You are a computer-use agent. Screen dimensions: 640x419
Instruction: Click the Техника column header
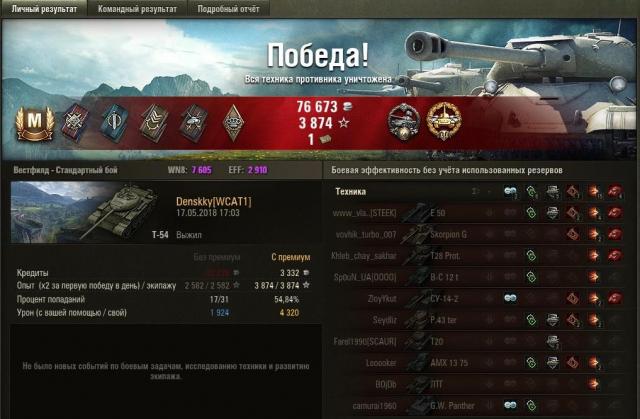click(x=351, y=191)
